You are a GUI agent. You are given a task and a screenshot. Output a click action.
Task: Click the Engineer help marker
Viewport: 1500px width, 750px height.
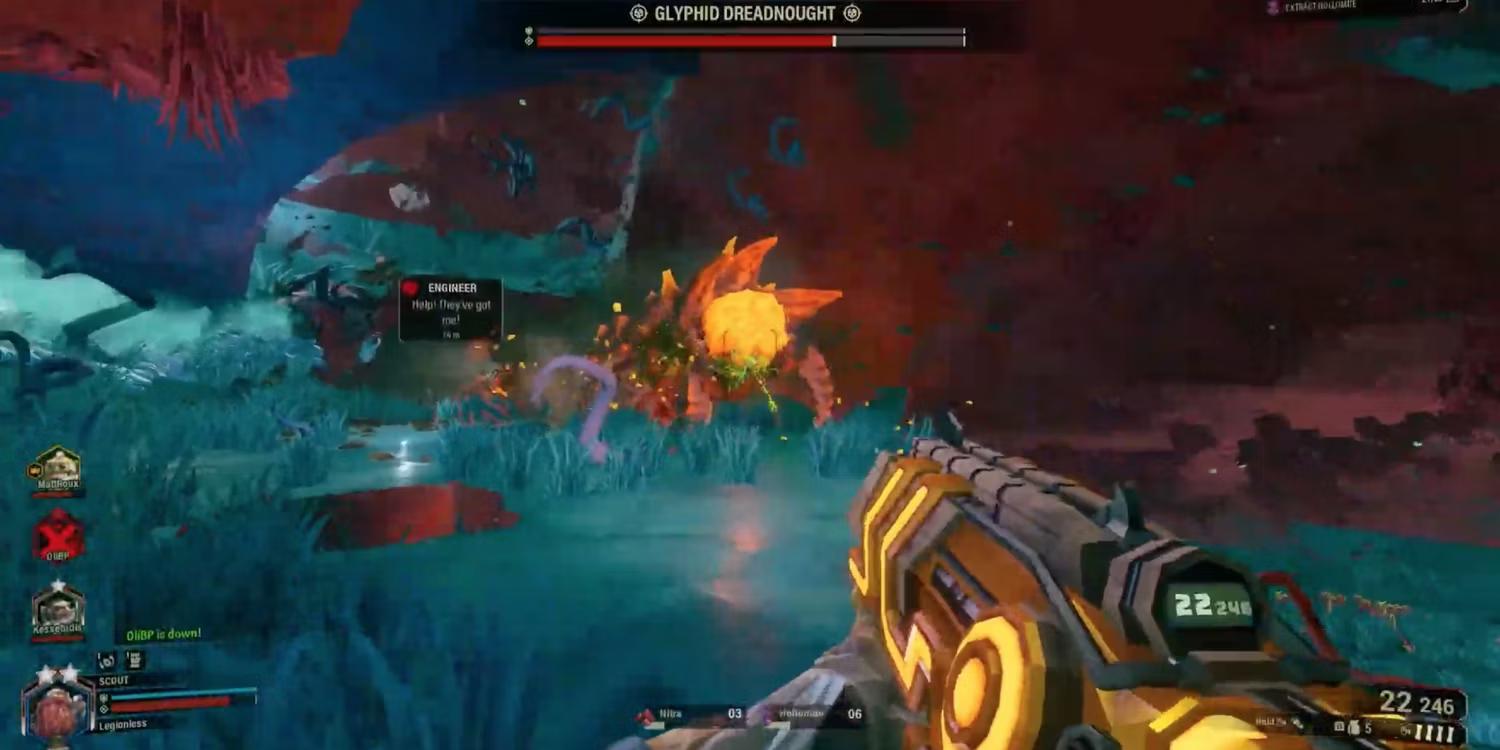click(450, 309)
